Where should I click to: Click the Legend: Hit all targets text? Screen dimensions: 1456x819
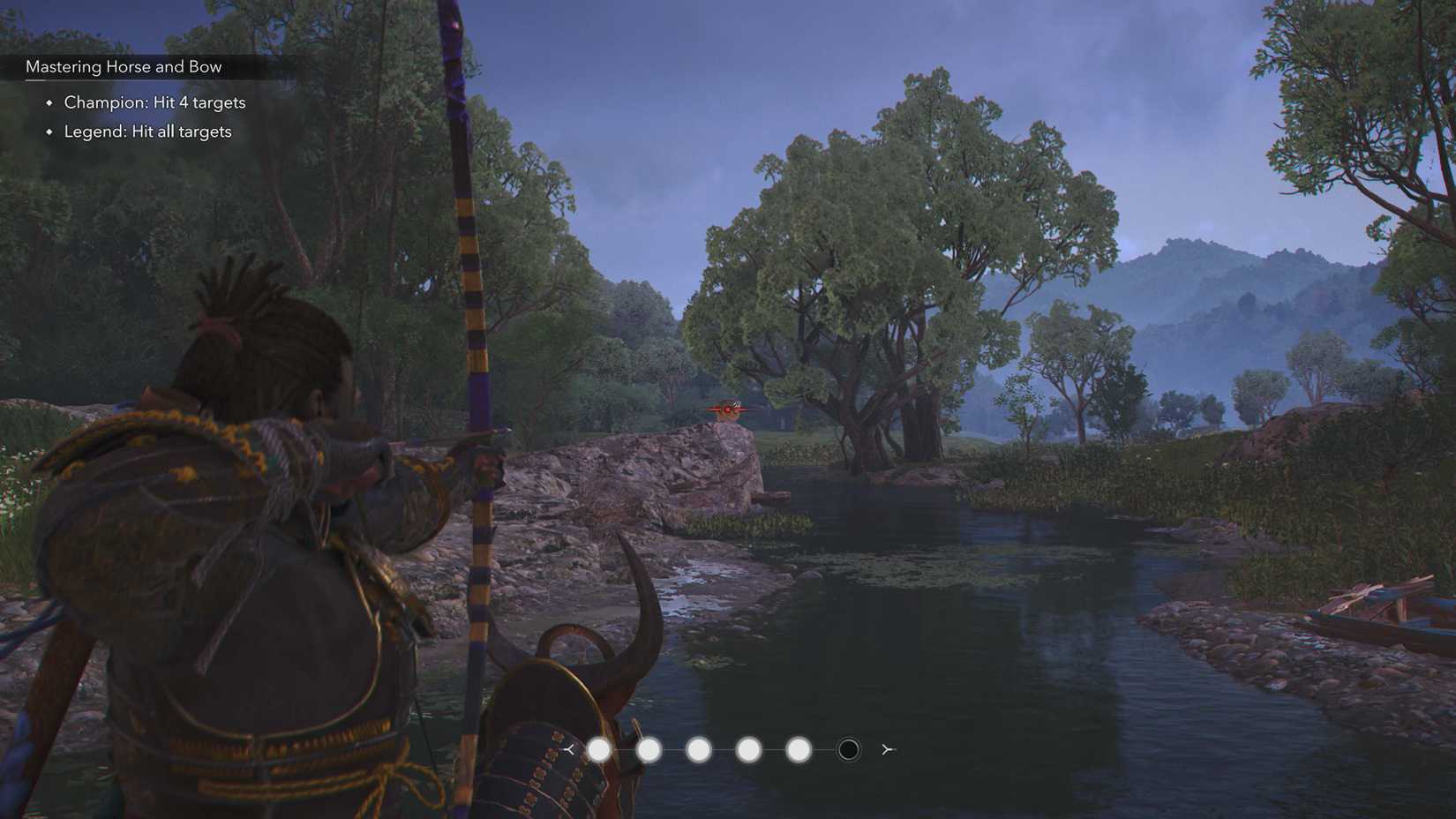point(146,131)
